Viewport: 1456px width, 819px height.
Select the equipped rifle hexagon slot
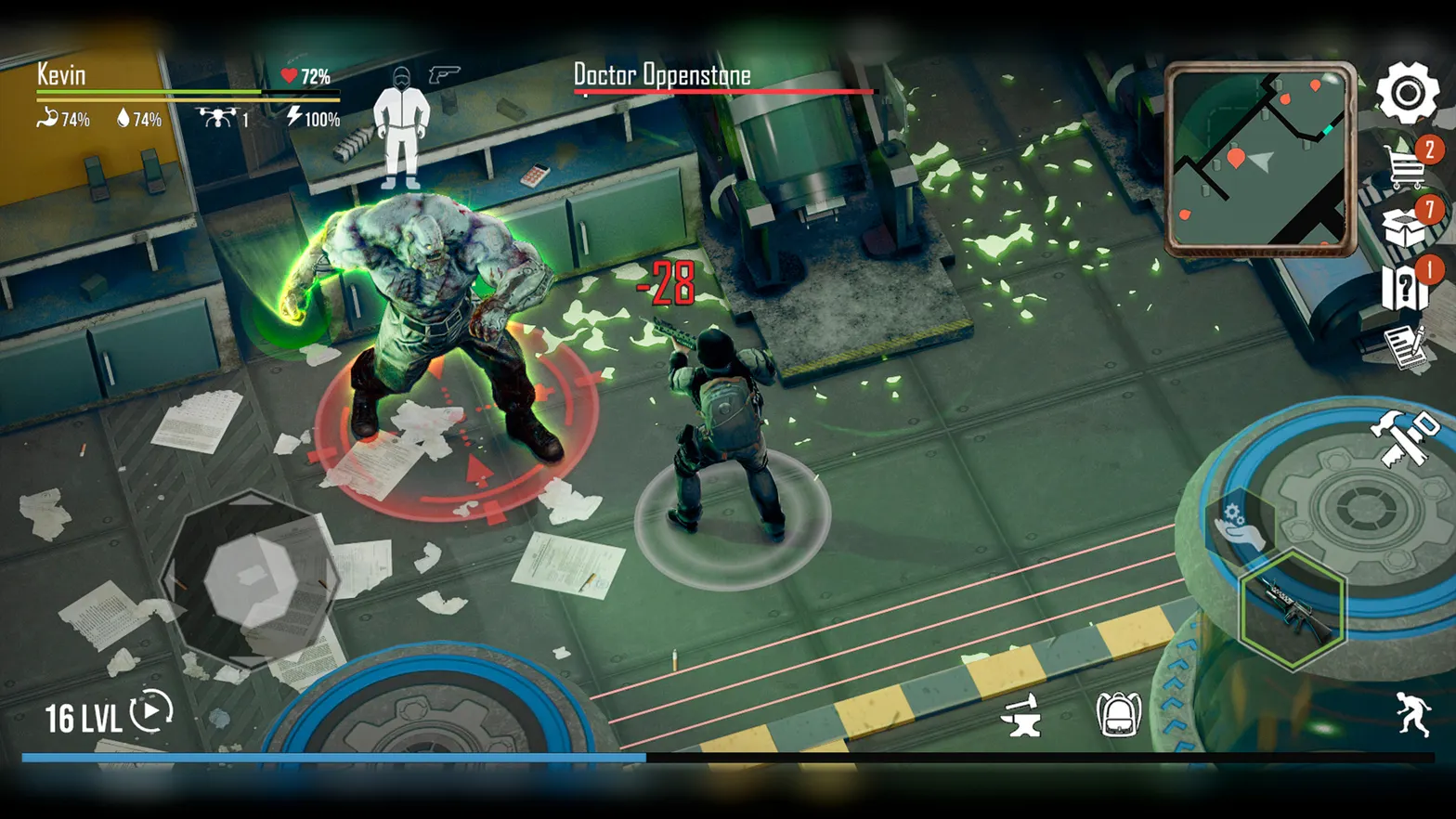point(1291,609)
